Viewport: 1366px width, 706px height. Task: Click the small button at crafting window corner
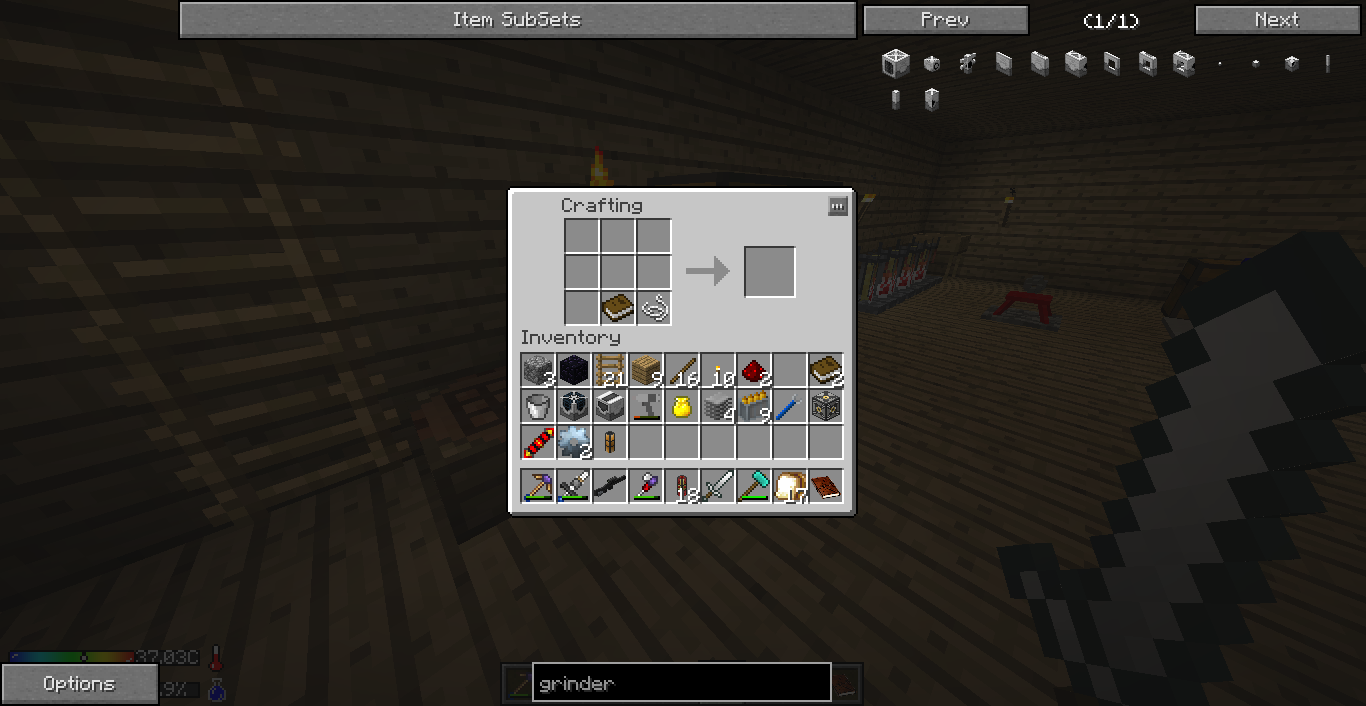tap(838, 206)
